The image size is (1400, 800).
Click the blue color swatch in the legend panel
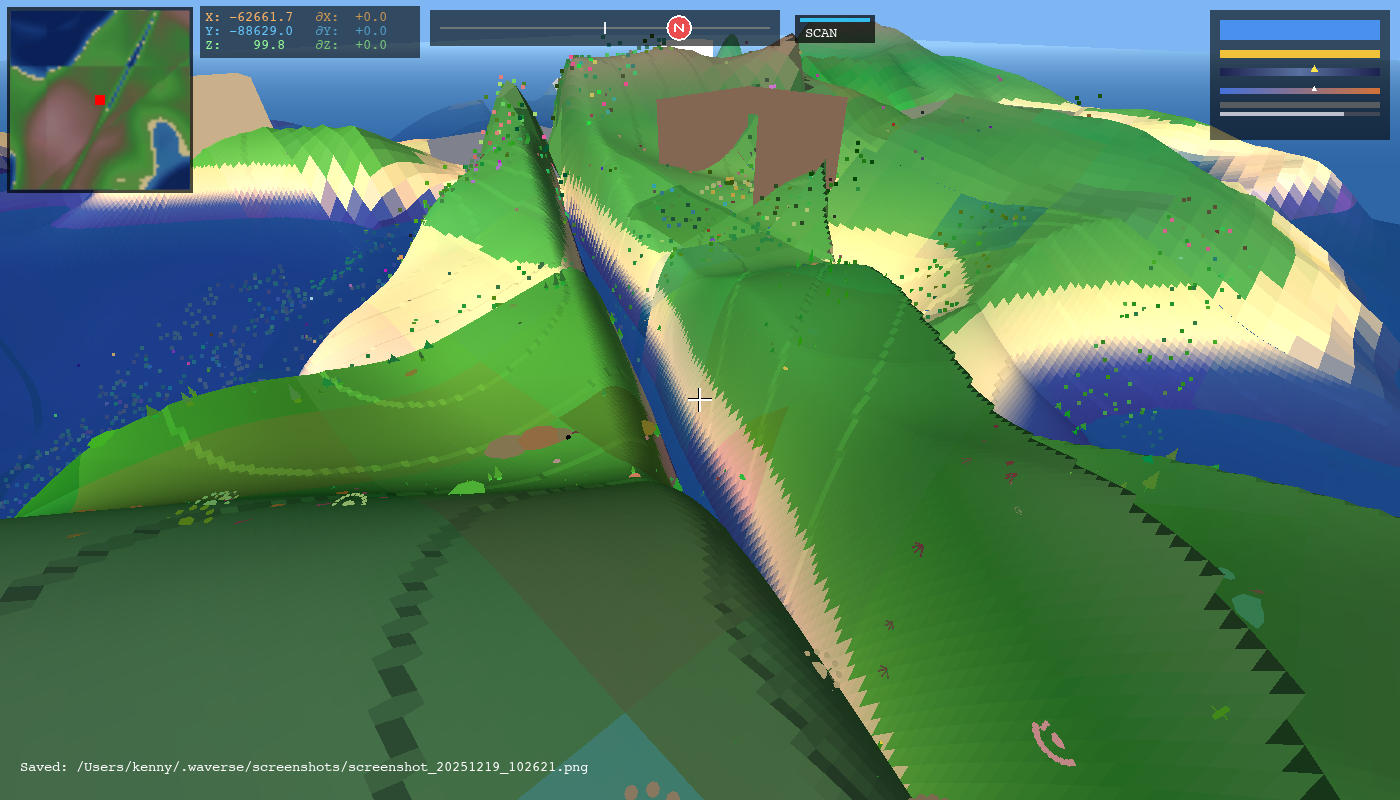[x=1299, y=30]
